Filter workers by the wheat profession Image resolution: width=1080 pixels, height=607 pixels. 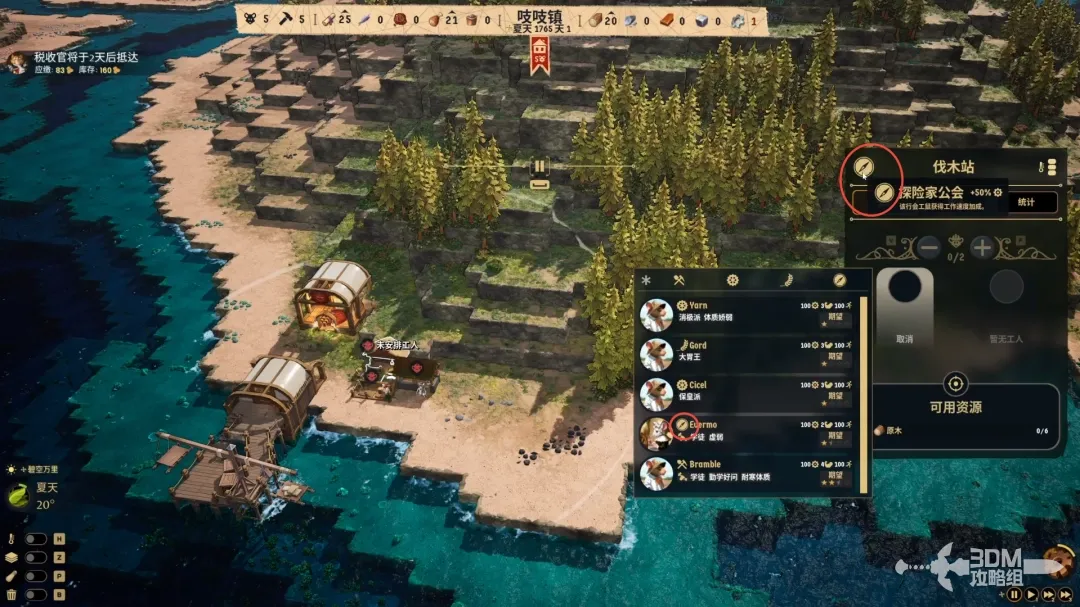[786, 280]
